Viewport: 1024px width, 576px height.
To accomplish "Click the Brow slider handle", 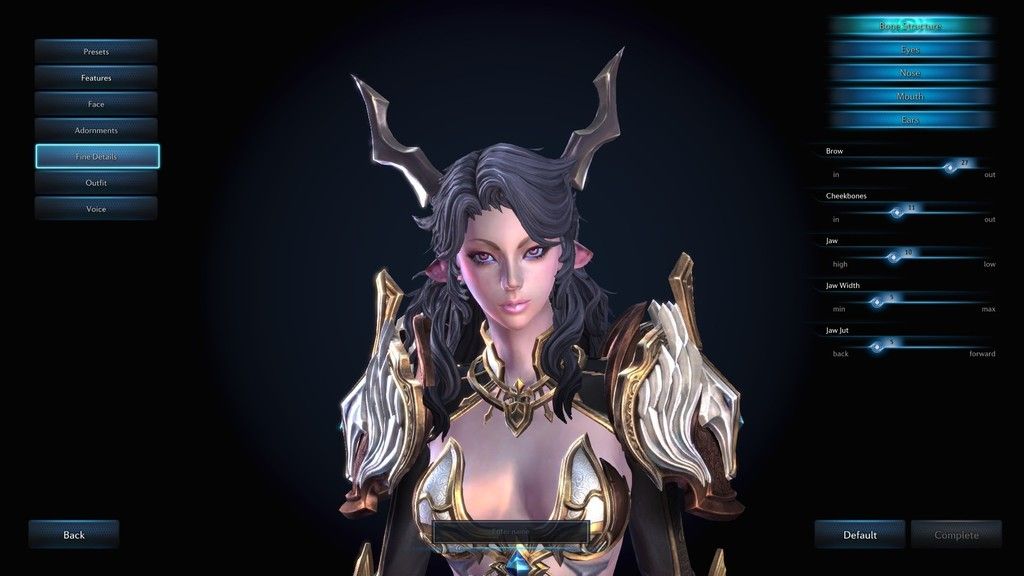I will 951,168.
